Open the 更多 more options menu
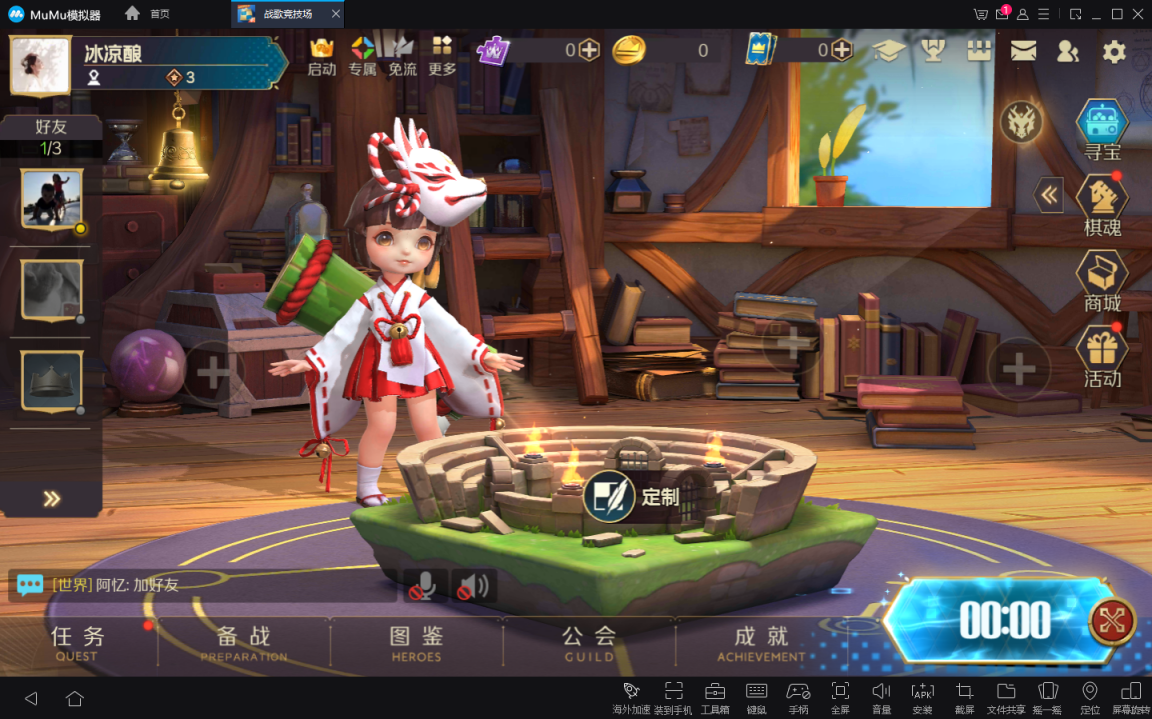Image resolution: width=1152 pixels, height=719 pixels. (x=442, y=56)
